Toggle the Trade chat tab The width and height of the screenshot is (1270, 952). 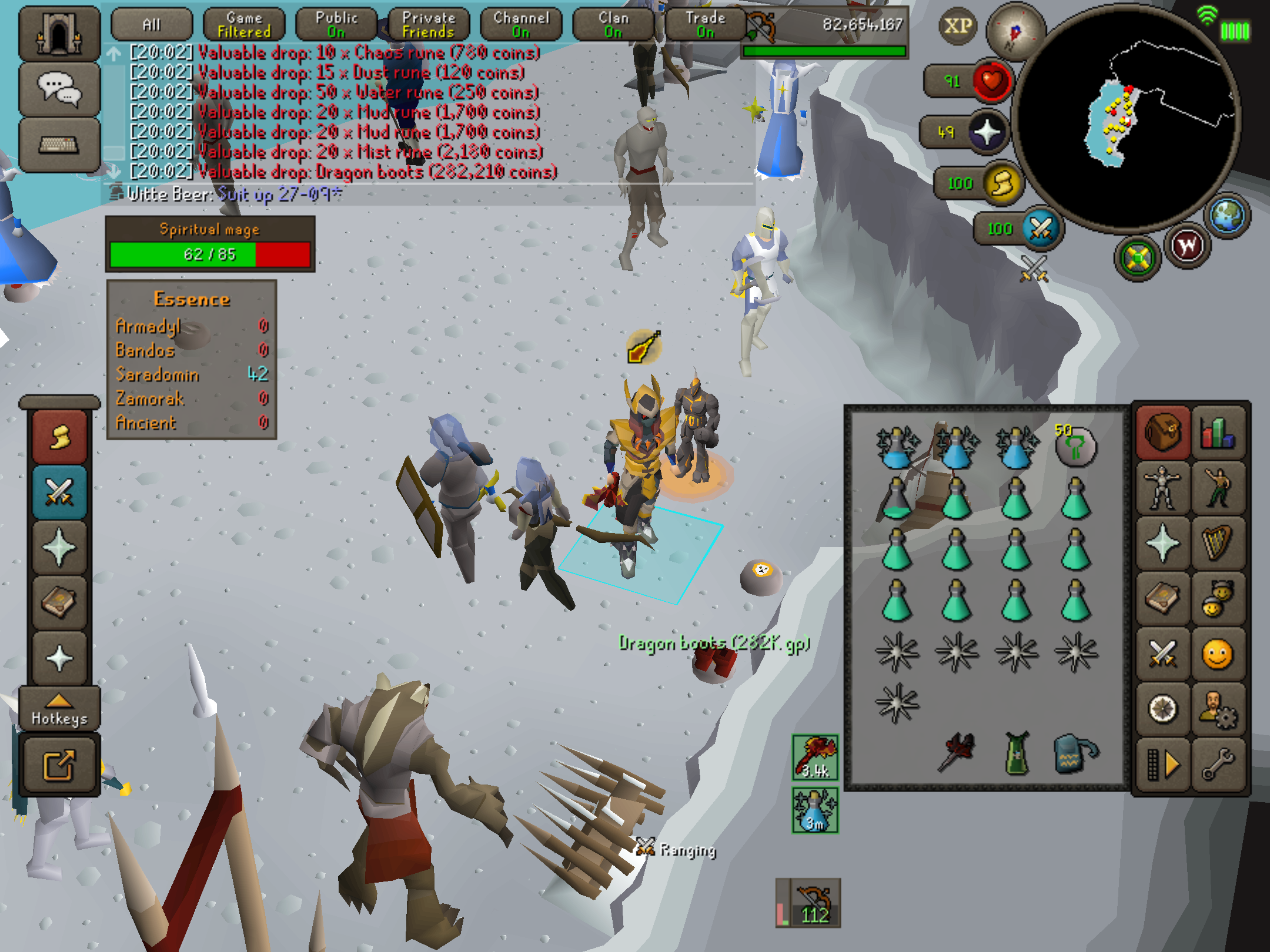[706, 25]
